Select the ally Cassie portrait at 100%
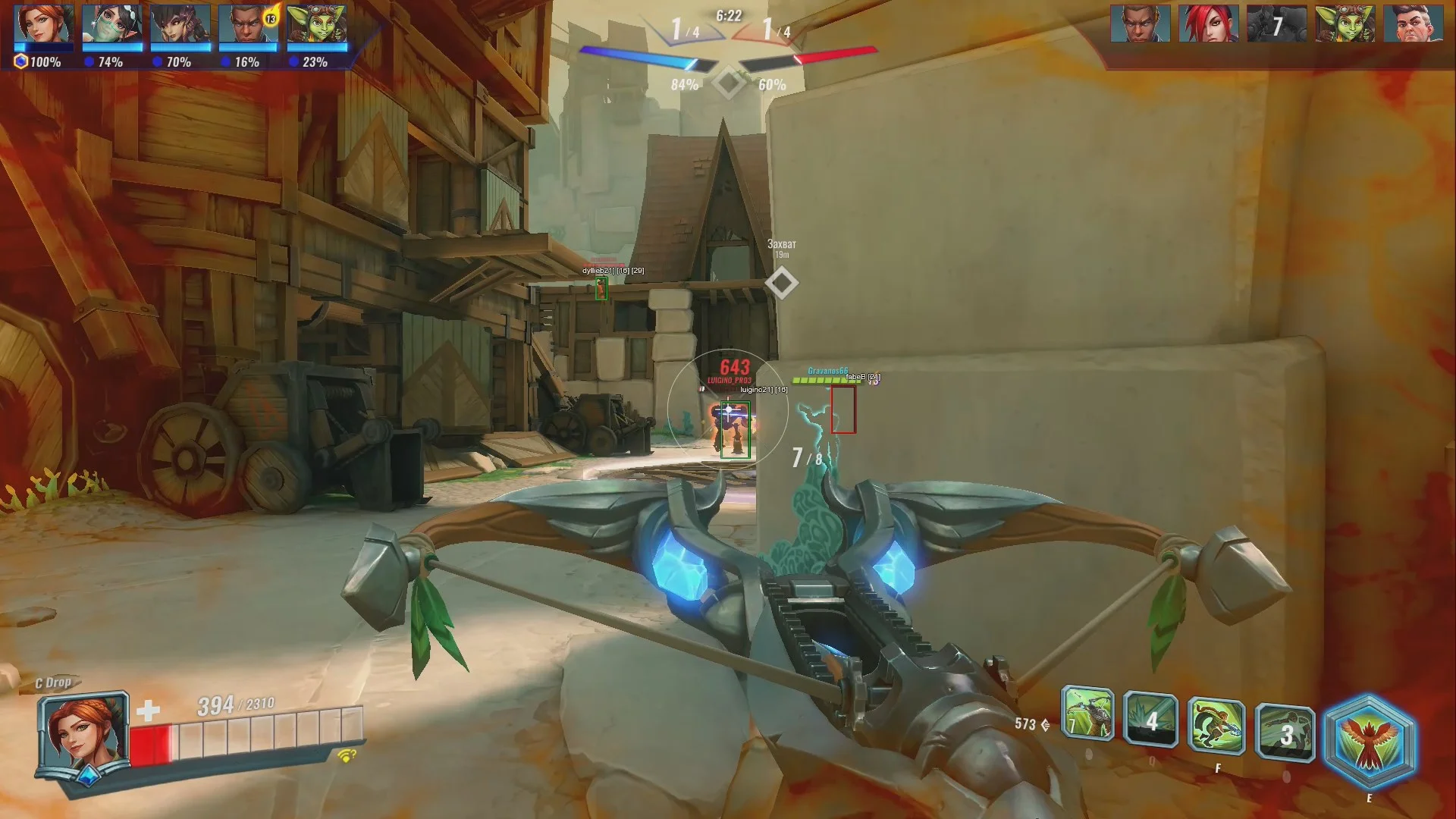The image size is (1456, 819). click(44, 25)
